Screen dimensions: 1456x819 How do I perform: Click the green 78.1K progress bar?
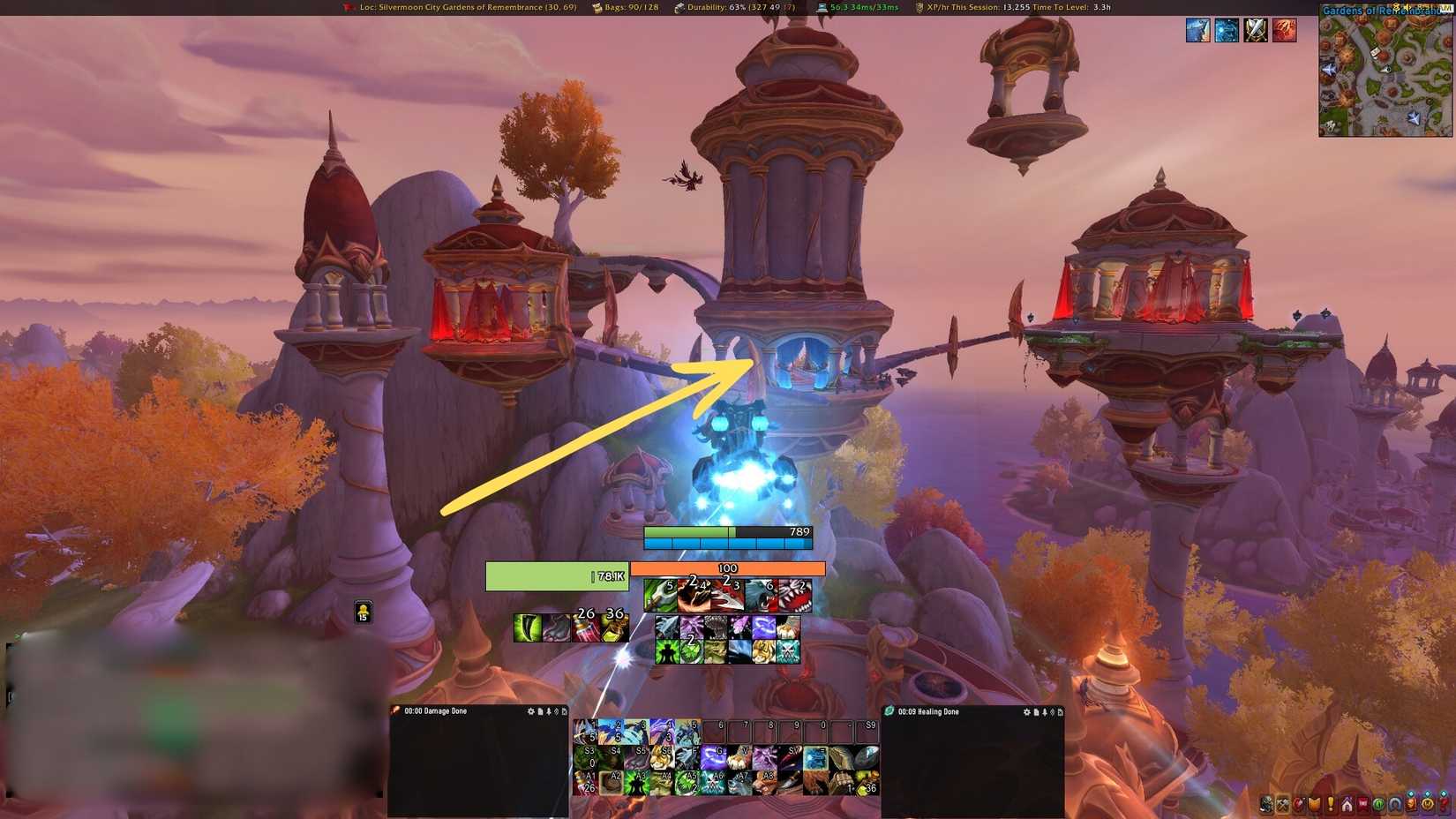click(556, 575)
